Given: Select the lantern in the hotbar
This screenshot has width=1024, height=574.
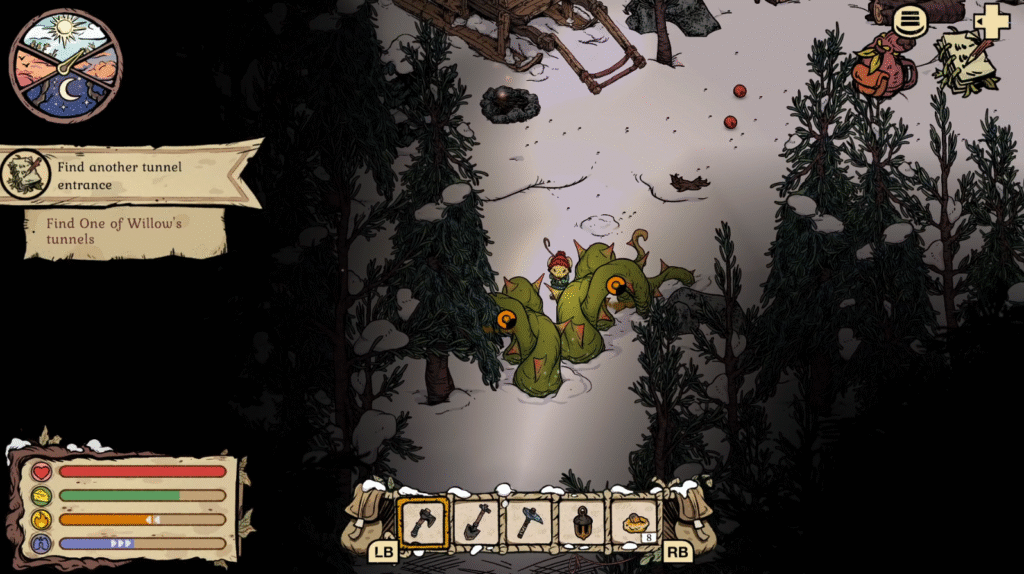Looking at the screenshot, I should click(x=582, y=521).
